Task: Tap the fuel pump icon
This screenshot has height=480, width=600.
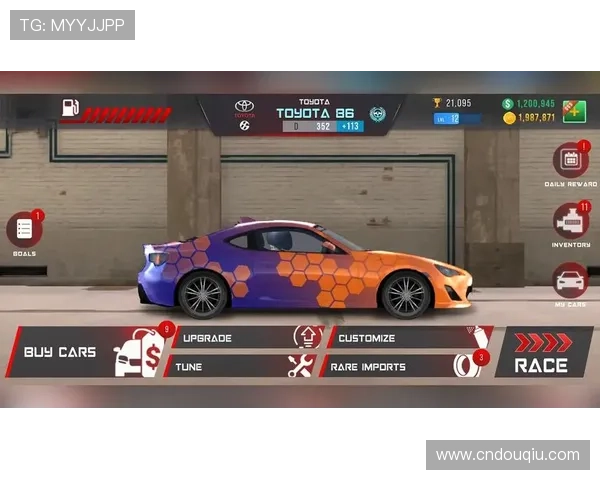Action: point(70,108)
